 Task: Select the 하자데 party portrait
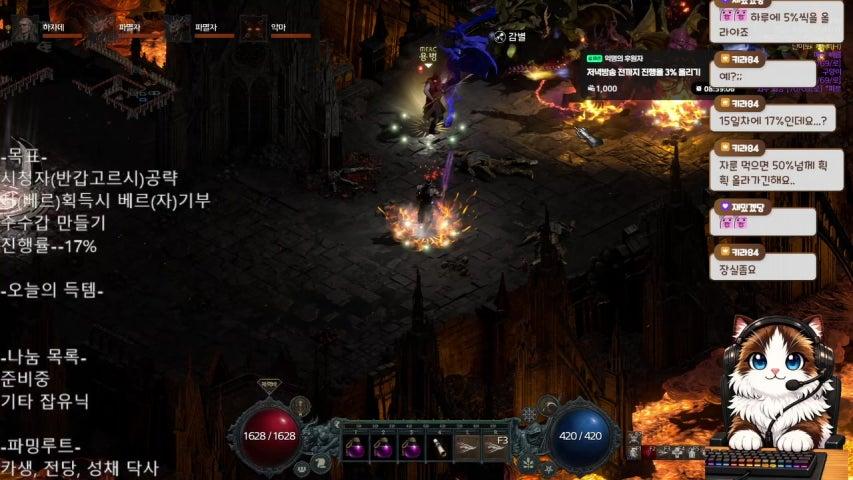[x=24, y=27]
